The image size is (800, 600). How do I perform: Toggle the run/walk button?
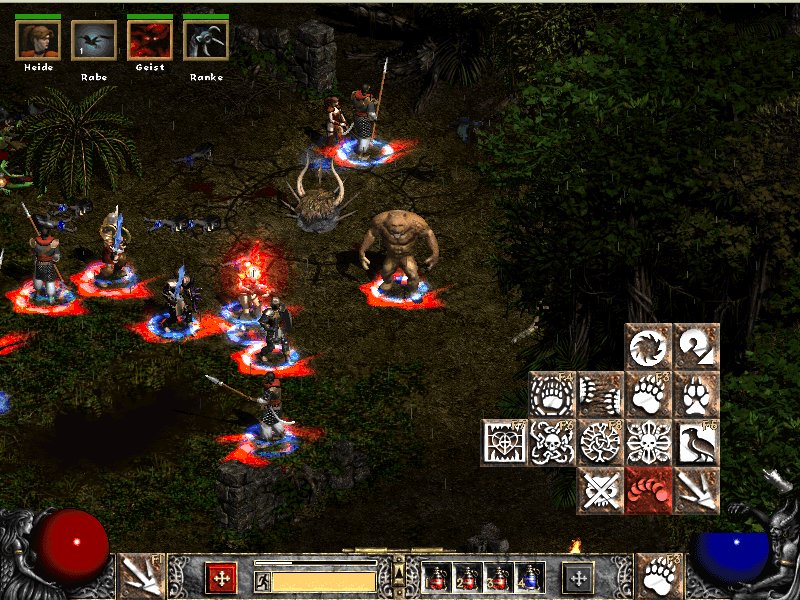(x=262, y=580)
